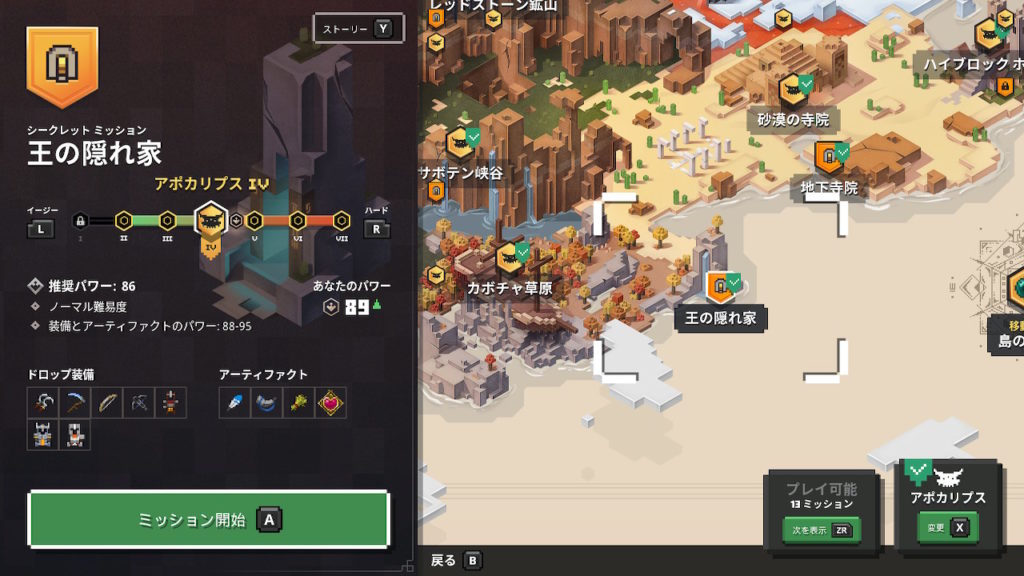The width and height of the screenshot is (1024, 576).
Task: Inspect the heart totem artifact icon
Action: [x=331, y=402]
